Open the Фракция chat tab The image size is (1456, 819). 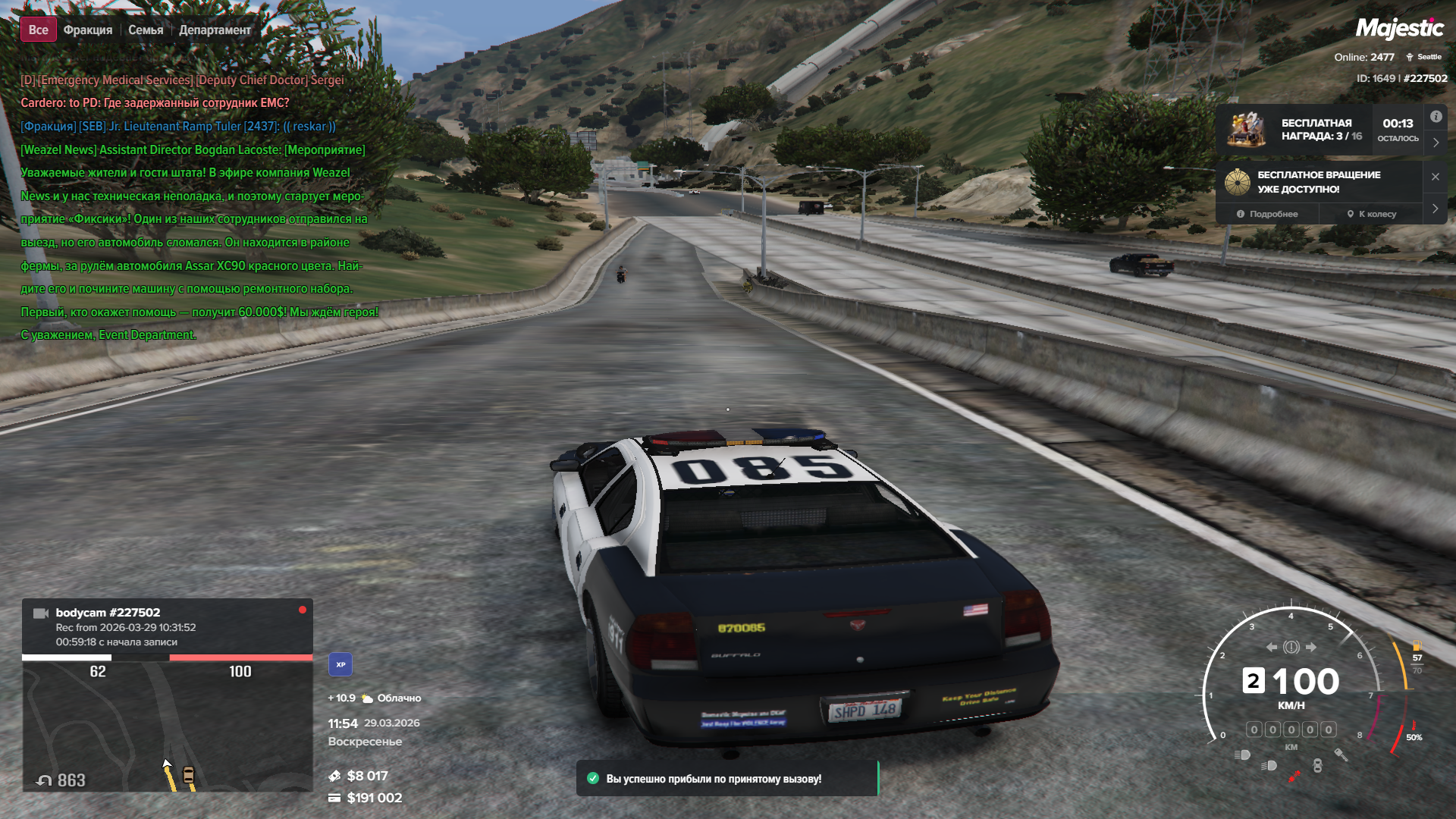tap(88, 30)
